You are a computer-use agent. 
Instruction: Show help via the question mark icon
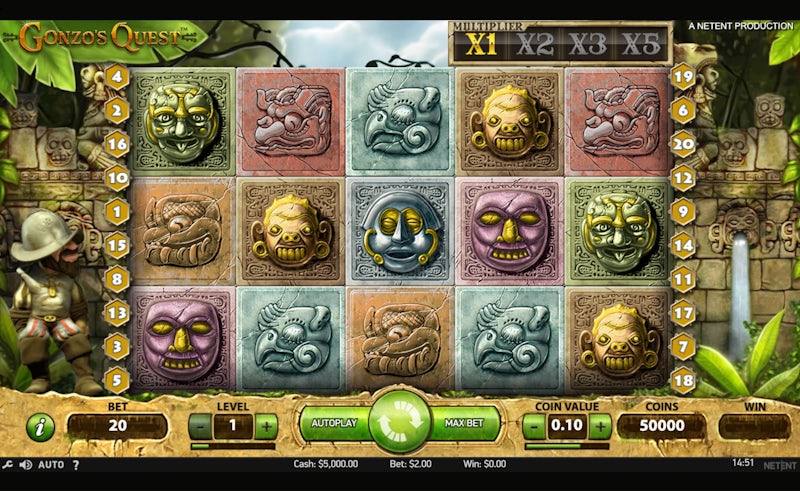(76, 464)
